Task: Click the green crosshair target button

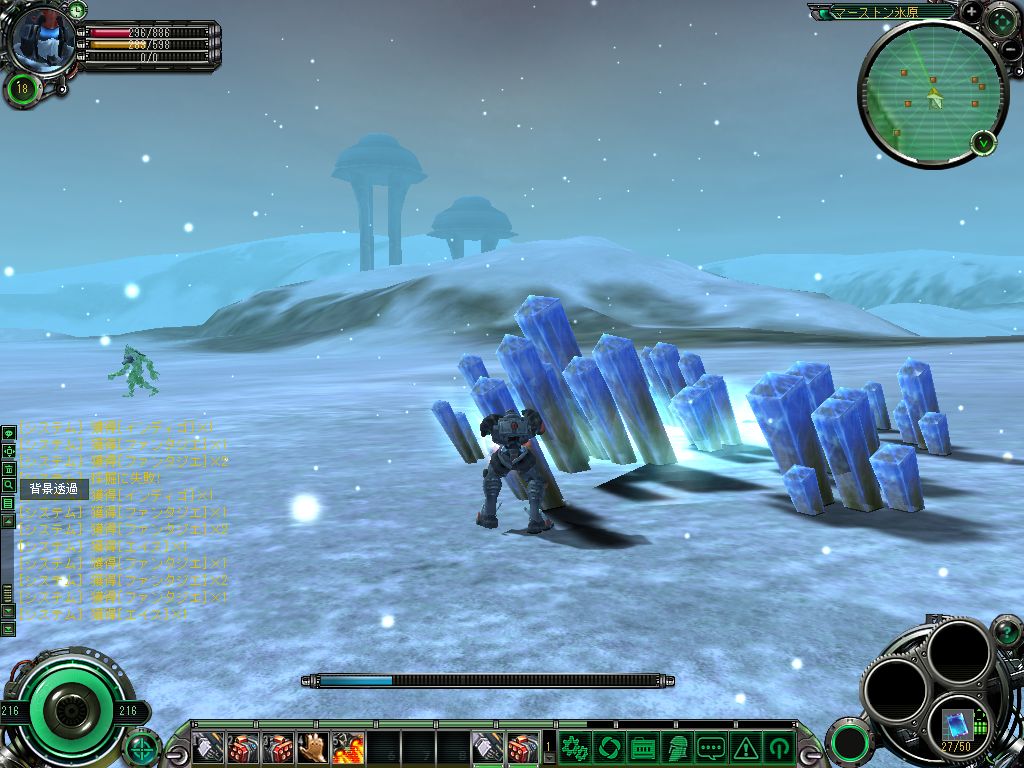Action: click(x=142, y=746)
